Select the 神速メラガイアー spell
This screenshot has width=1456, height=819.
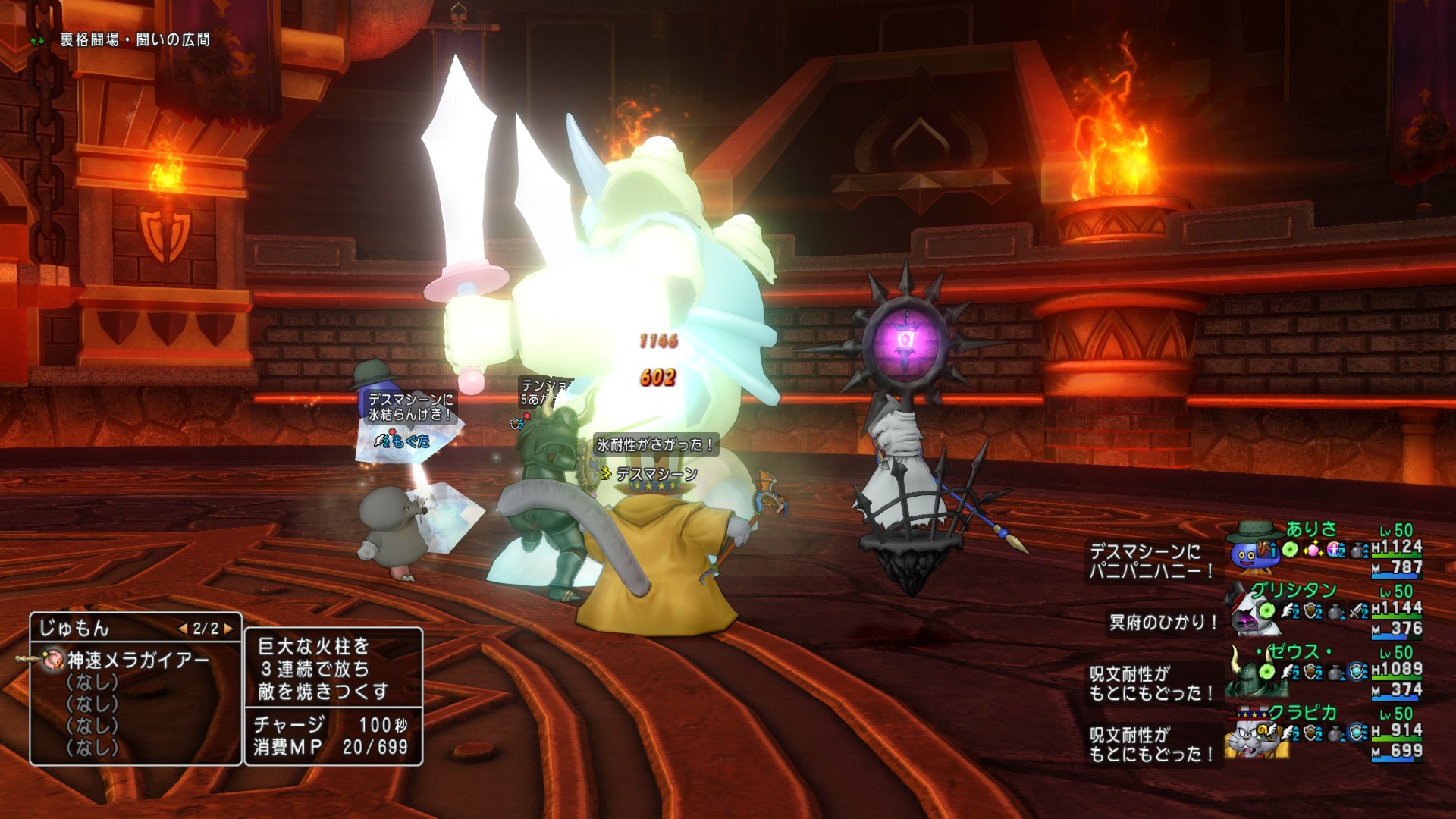137,661
